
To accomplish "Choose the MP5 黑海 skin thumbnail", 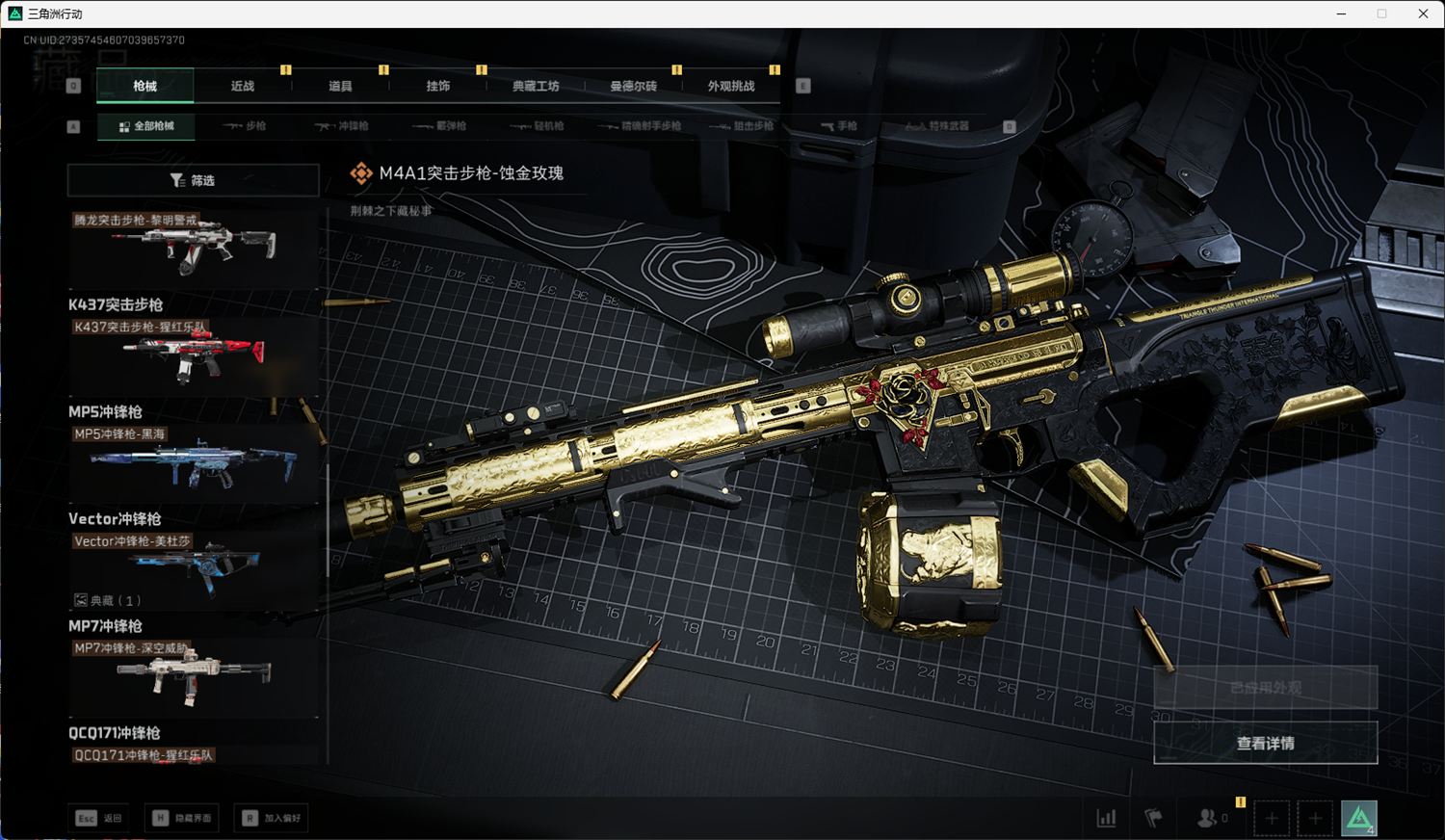I will pyautogui.click(x=193, y=462).
